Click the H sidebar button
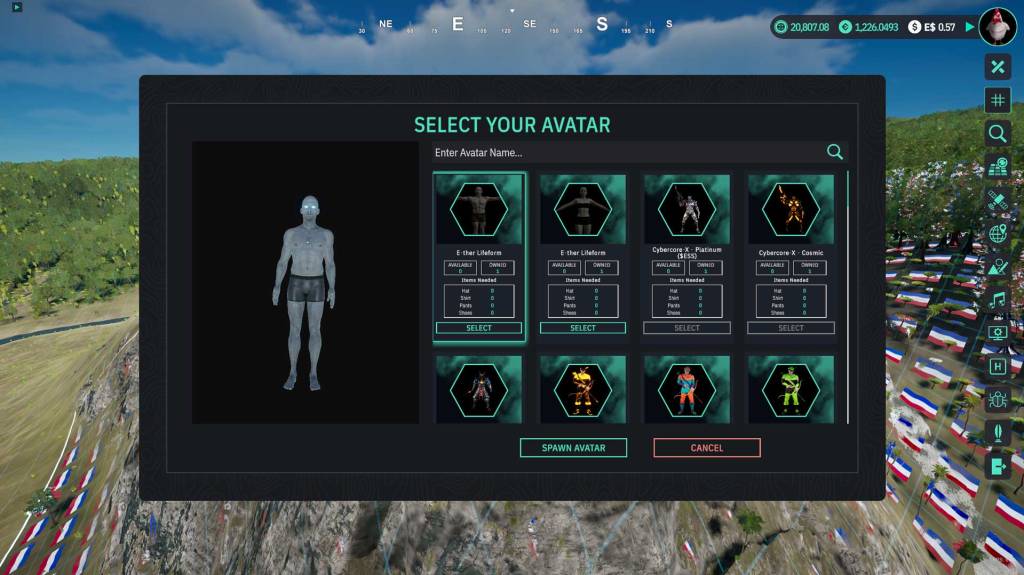This screenshot has height=575, width=1024. 997,366
